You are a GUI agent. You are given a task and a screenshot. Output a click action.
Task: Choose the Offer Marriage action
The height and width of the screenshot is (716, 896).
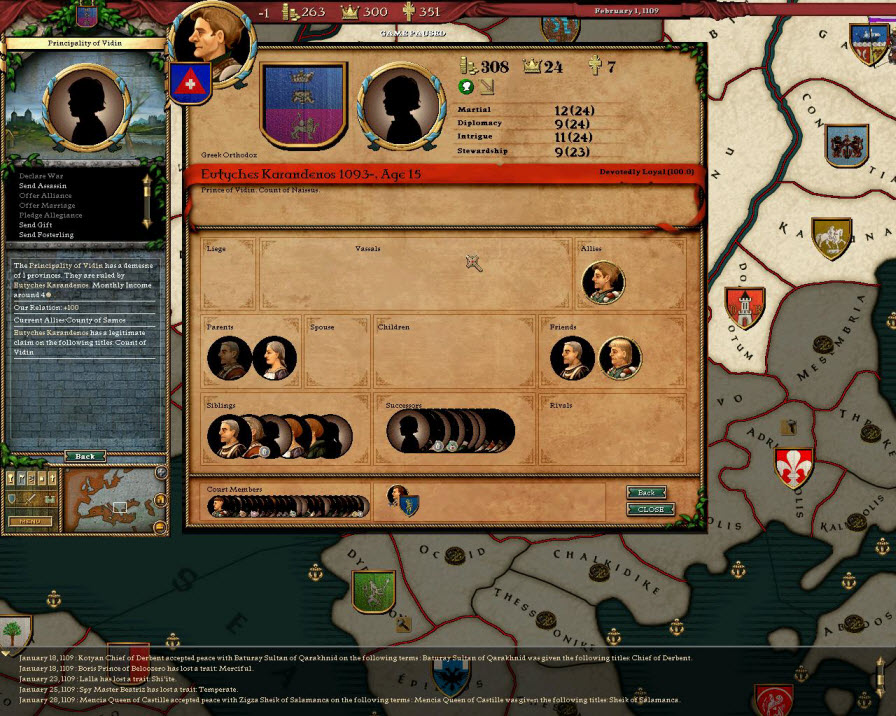(x=46, y=205)
